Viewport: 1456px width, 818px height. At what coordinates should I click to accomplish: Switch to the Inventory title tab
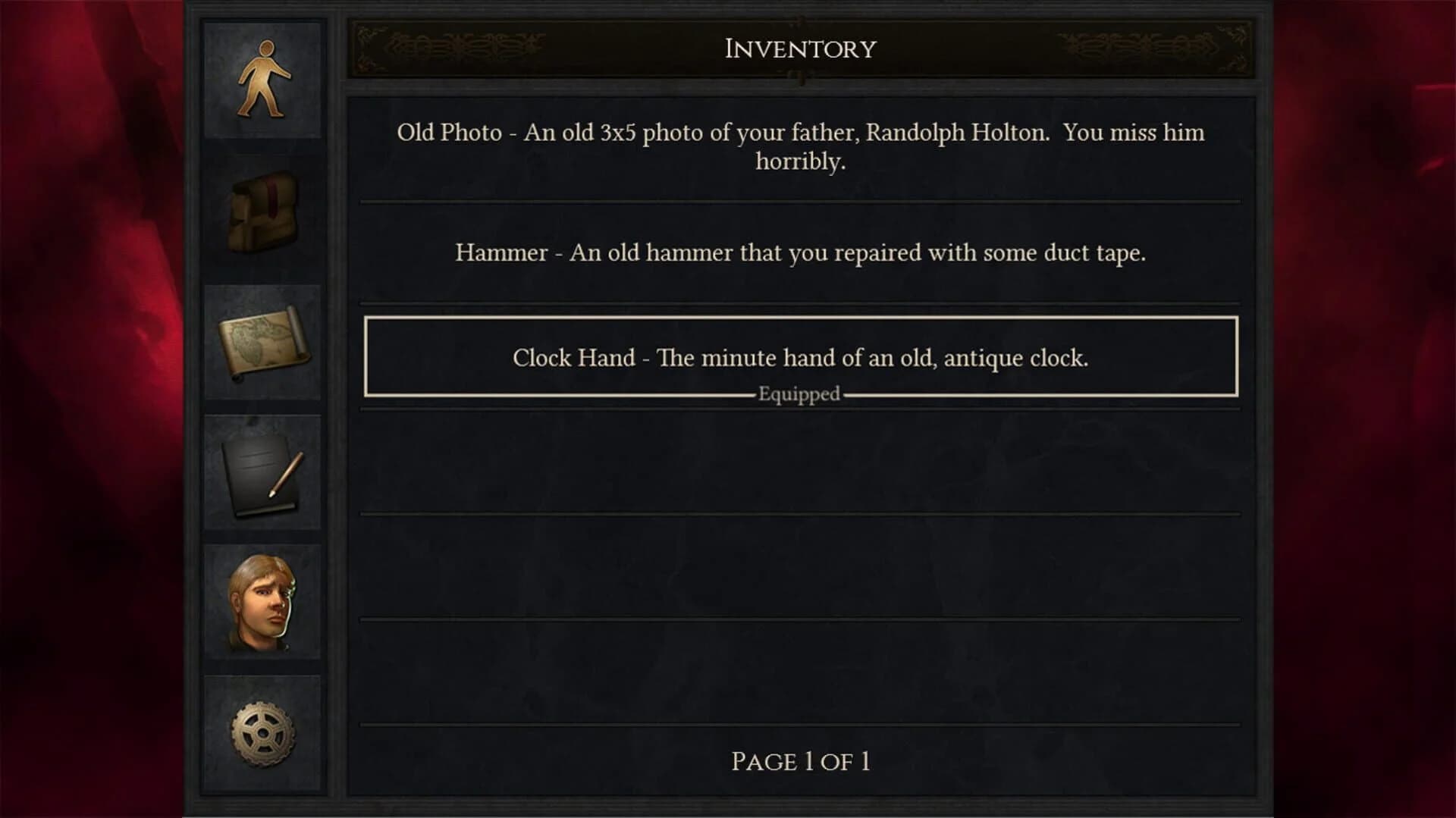pos(799,47)
